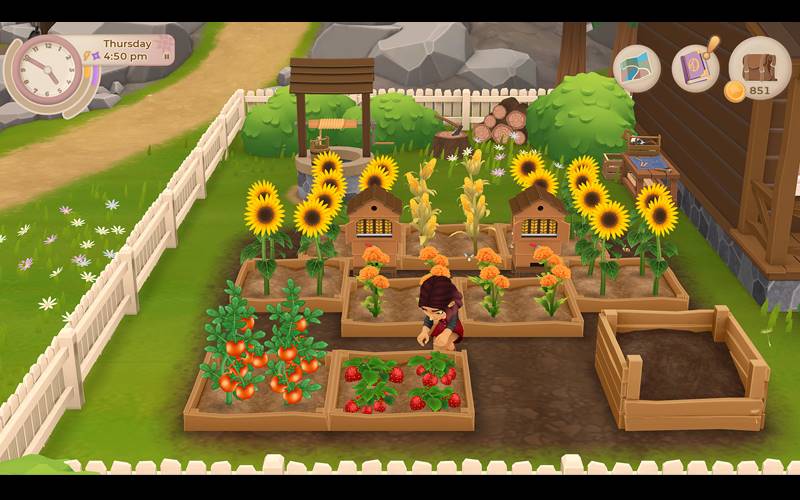This screenshot has height=500, width=800.
Task: Open the backpack inventory
Action: (760, 65)
